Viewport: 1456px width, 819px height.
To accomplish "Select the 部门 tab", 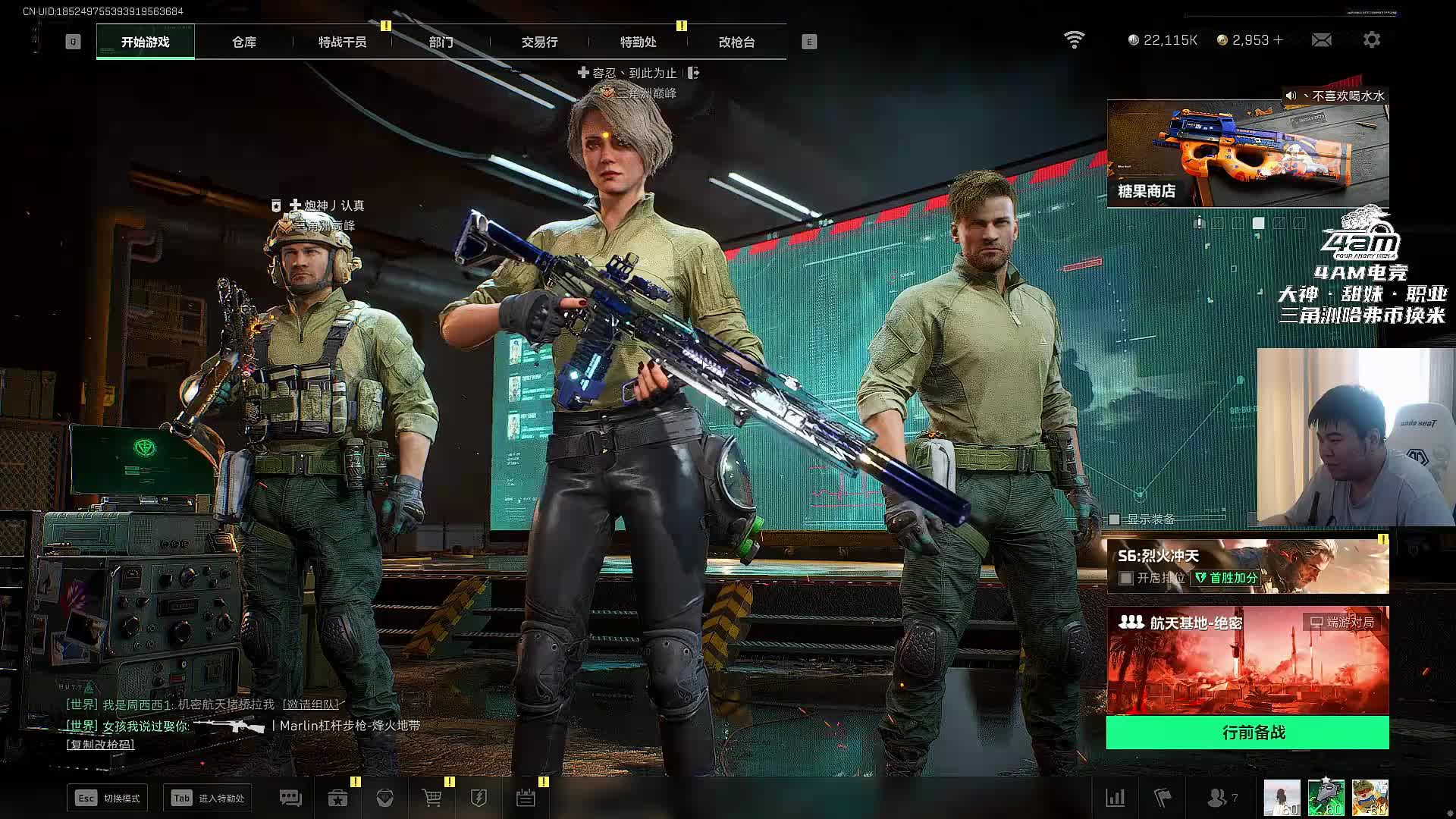I will [441, 42].
